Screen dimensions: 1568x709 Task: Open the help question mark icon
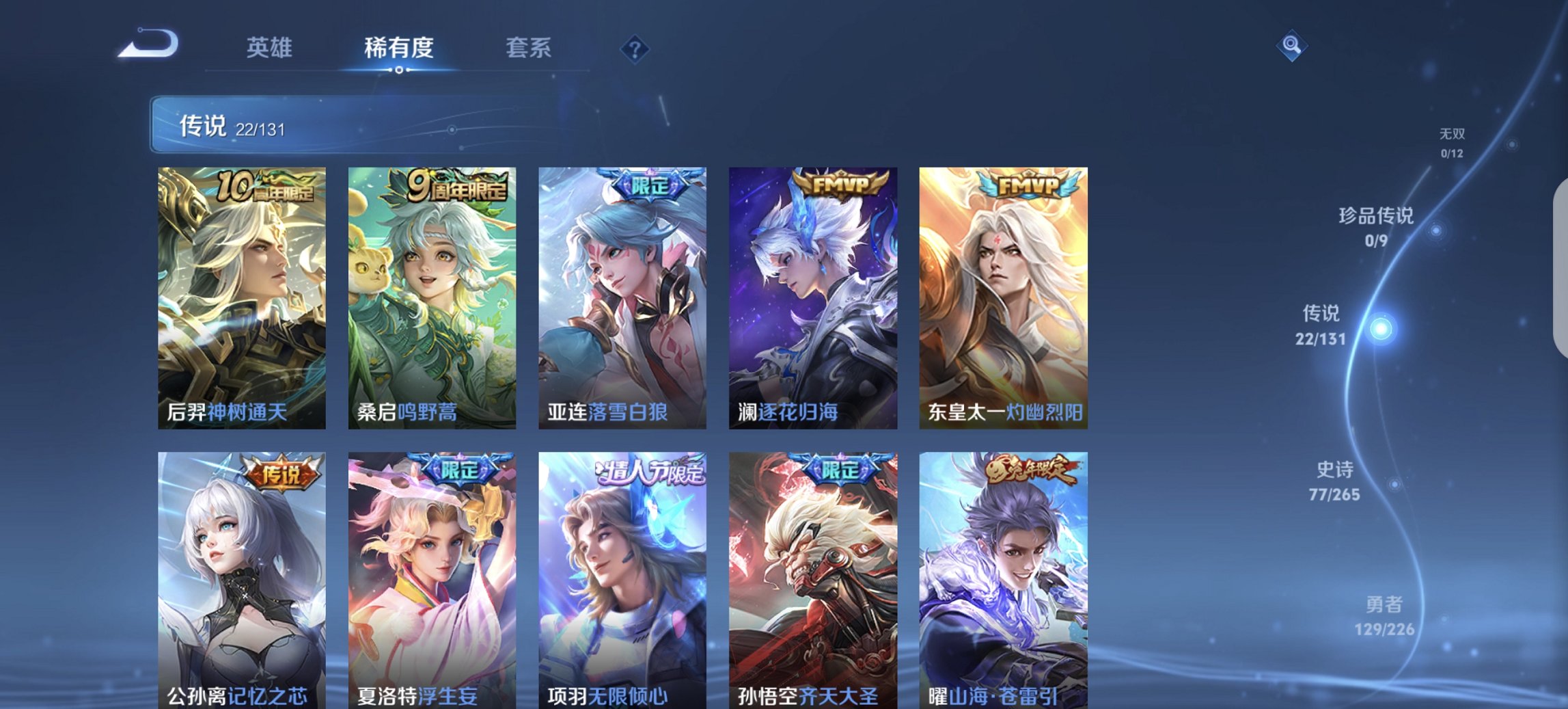(x=635, y=49)
